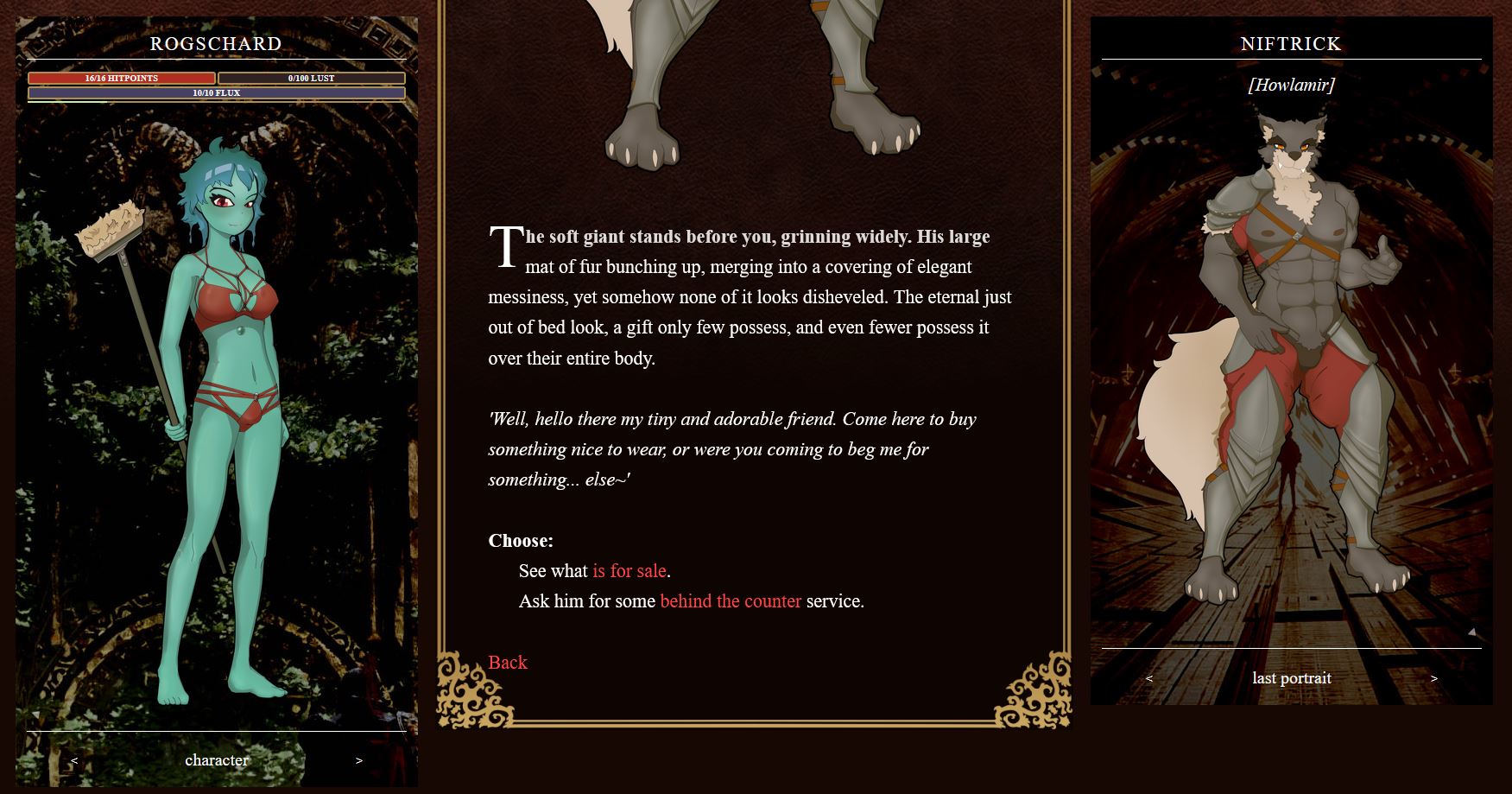This screenshot has height=794, width=1512.
Task: Ask for behind the counter service
Action: [x=730, y=600]
